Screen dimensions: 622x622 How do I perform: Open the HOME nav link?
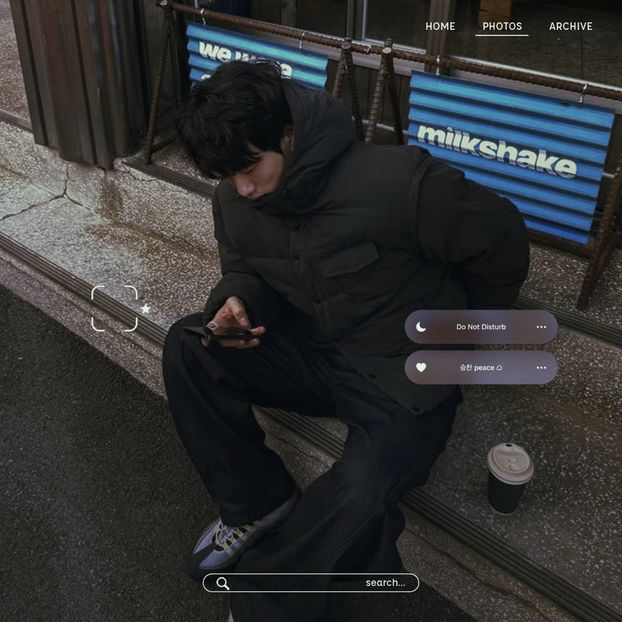click(440, 26)
